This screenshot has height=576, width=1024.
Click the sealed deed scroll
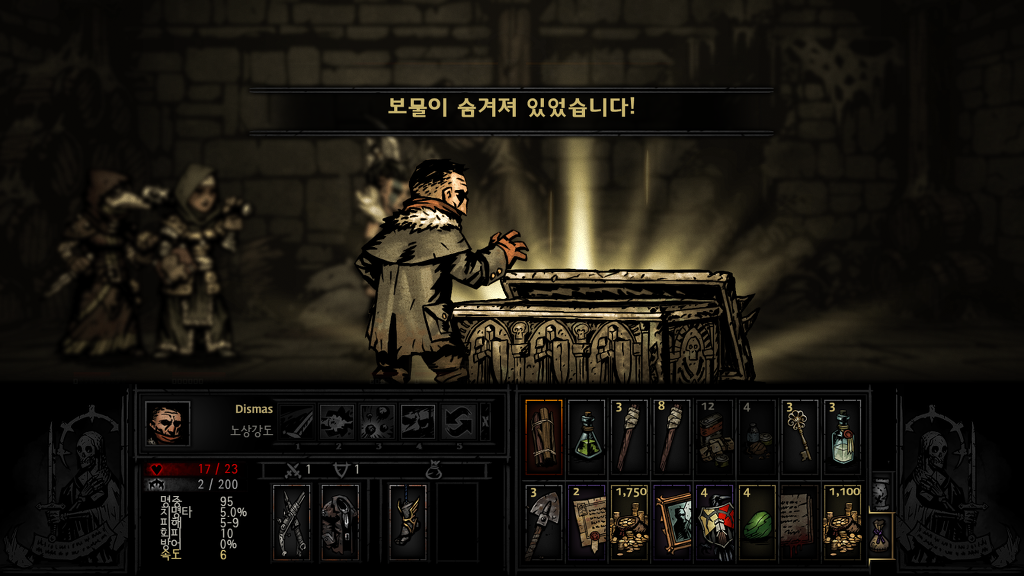coord(586,521)
